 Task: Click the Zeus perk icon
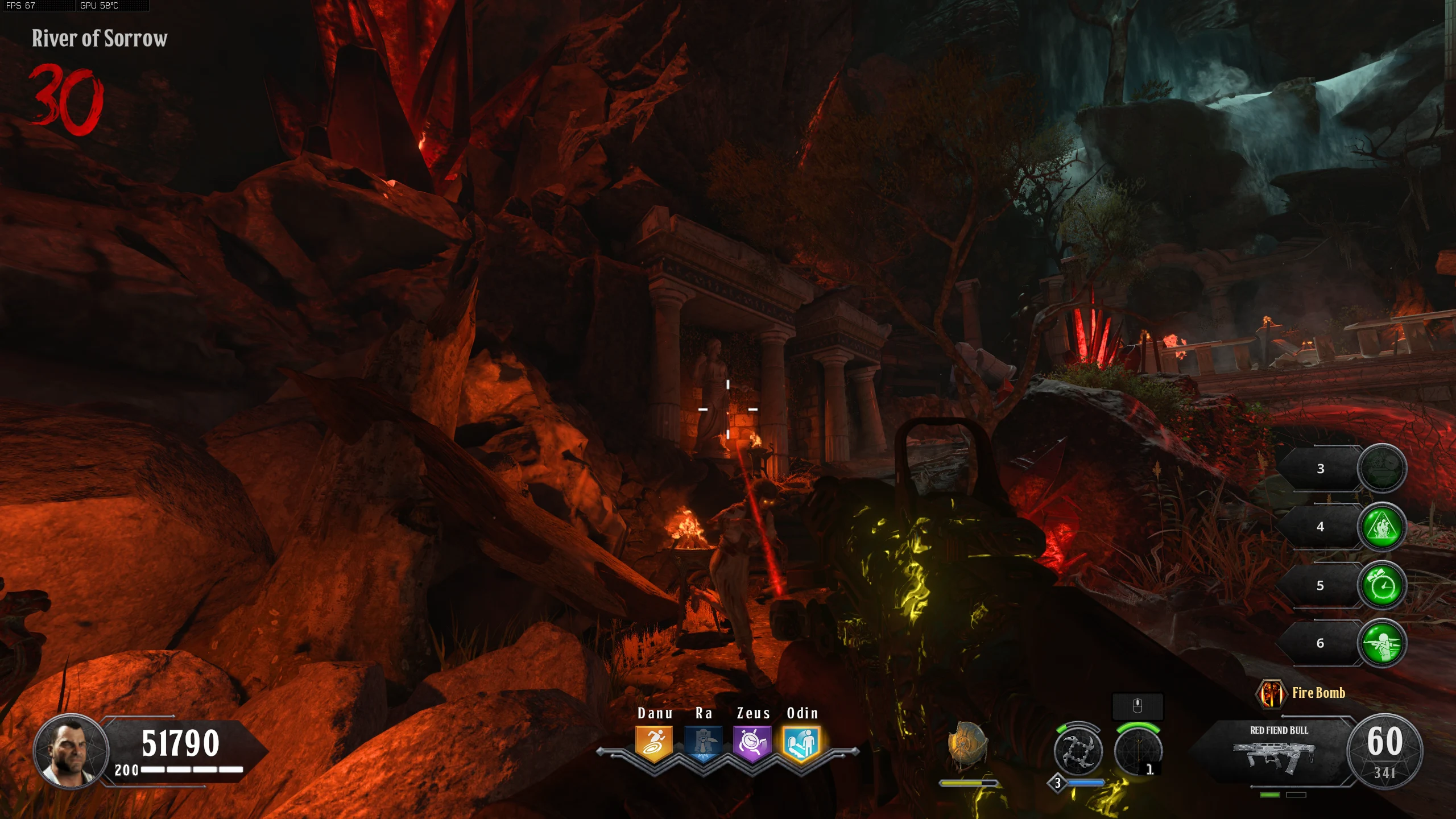752,743
